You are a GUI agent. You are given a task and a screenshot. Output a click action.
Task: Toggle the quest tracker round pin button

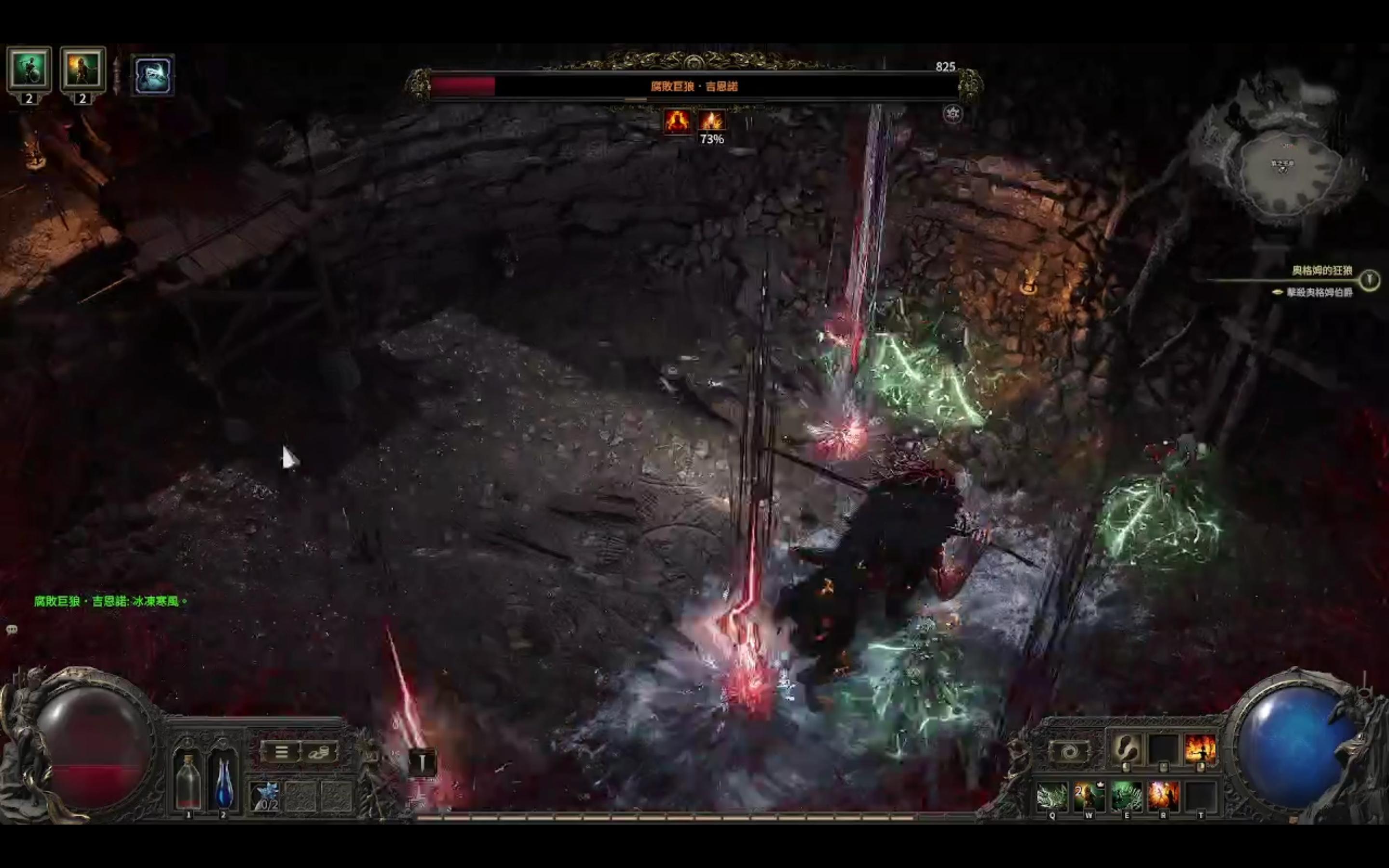coord(1370,280)
